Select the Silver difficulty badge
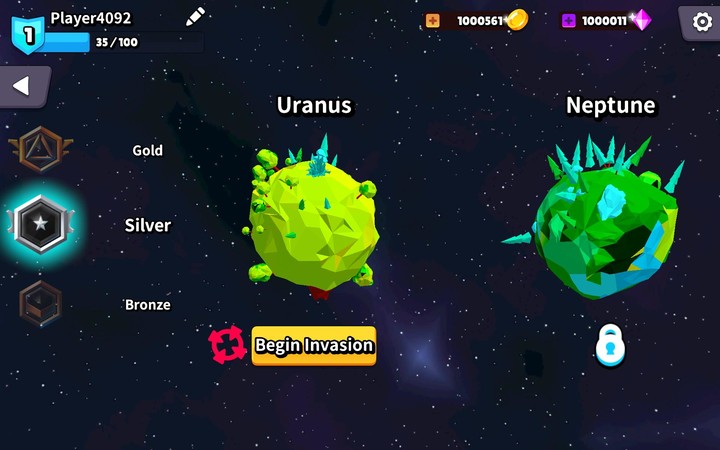Screen dimensions: 720x450 40,224
